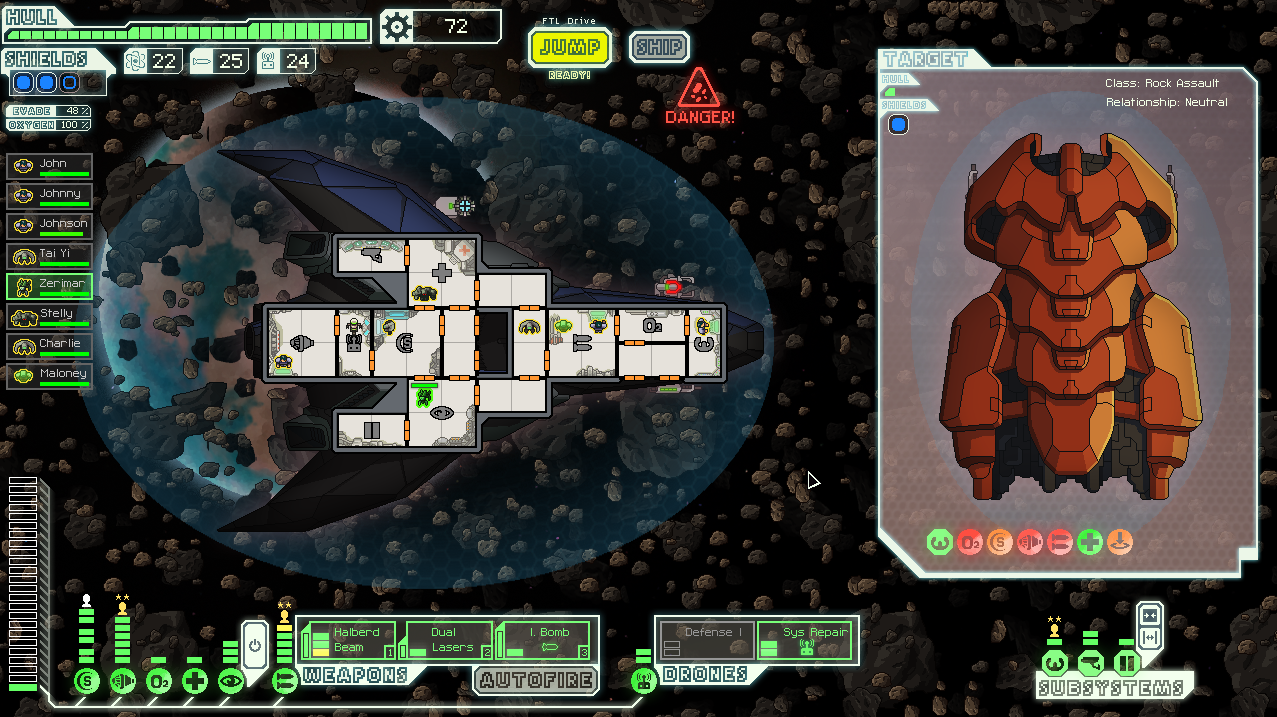Select crew member Maloney
Viewport: 1277px width, 717px height.
[50, 375]
